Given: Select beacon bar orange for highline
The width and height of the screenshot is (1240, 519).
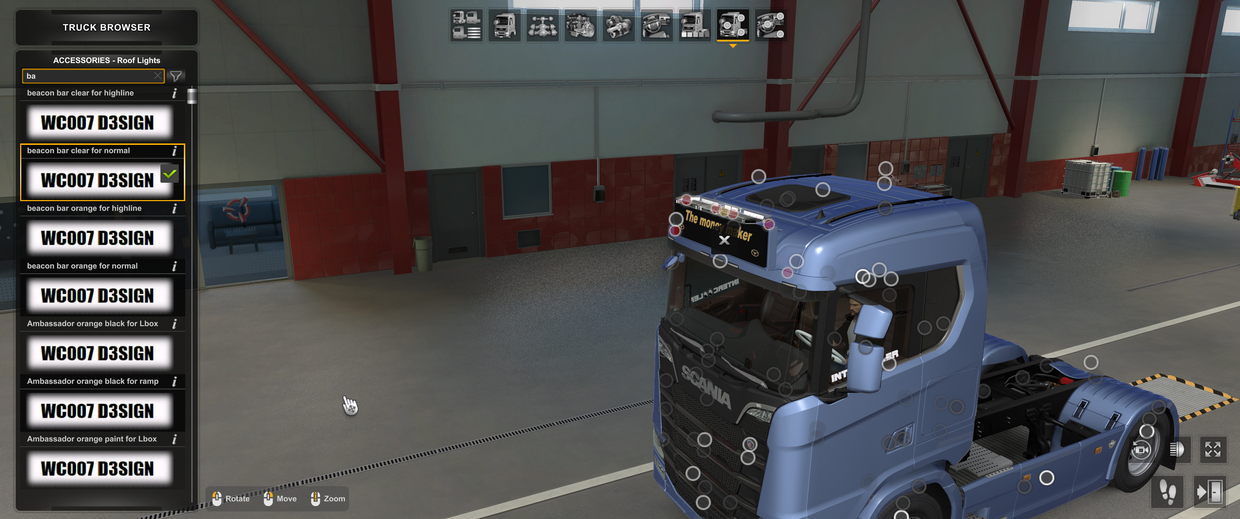Looking at the screenshot, I should (x=97, y=238).
